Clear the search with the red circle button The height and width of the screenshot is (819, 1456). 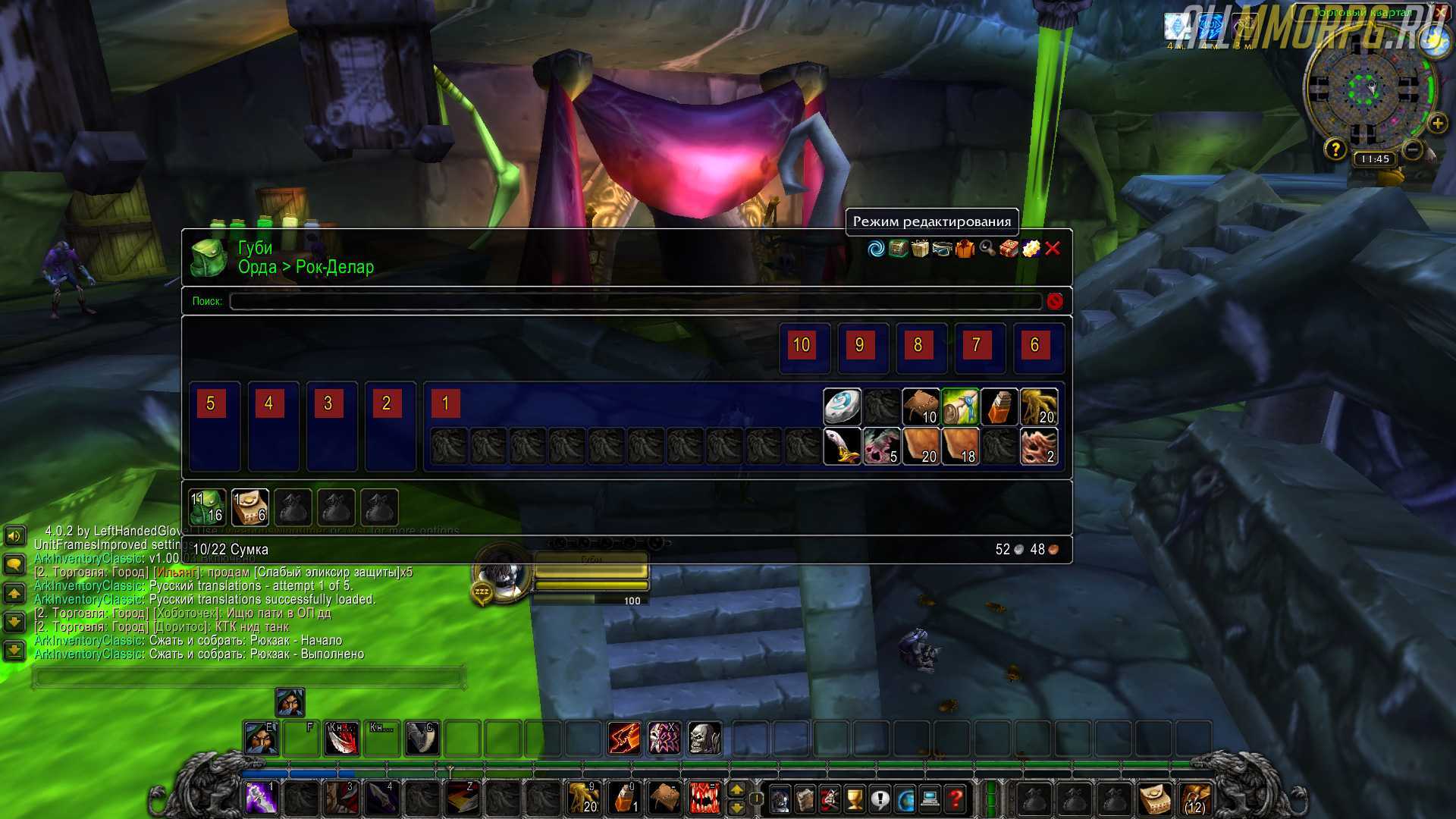(1054, 301)
